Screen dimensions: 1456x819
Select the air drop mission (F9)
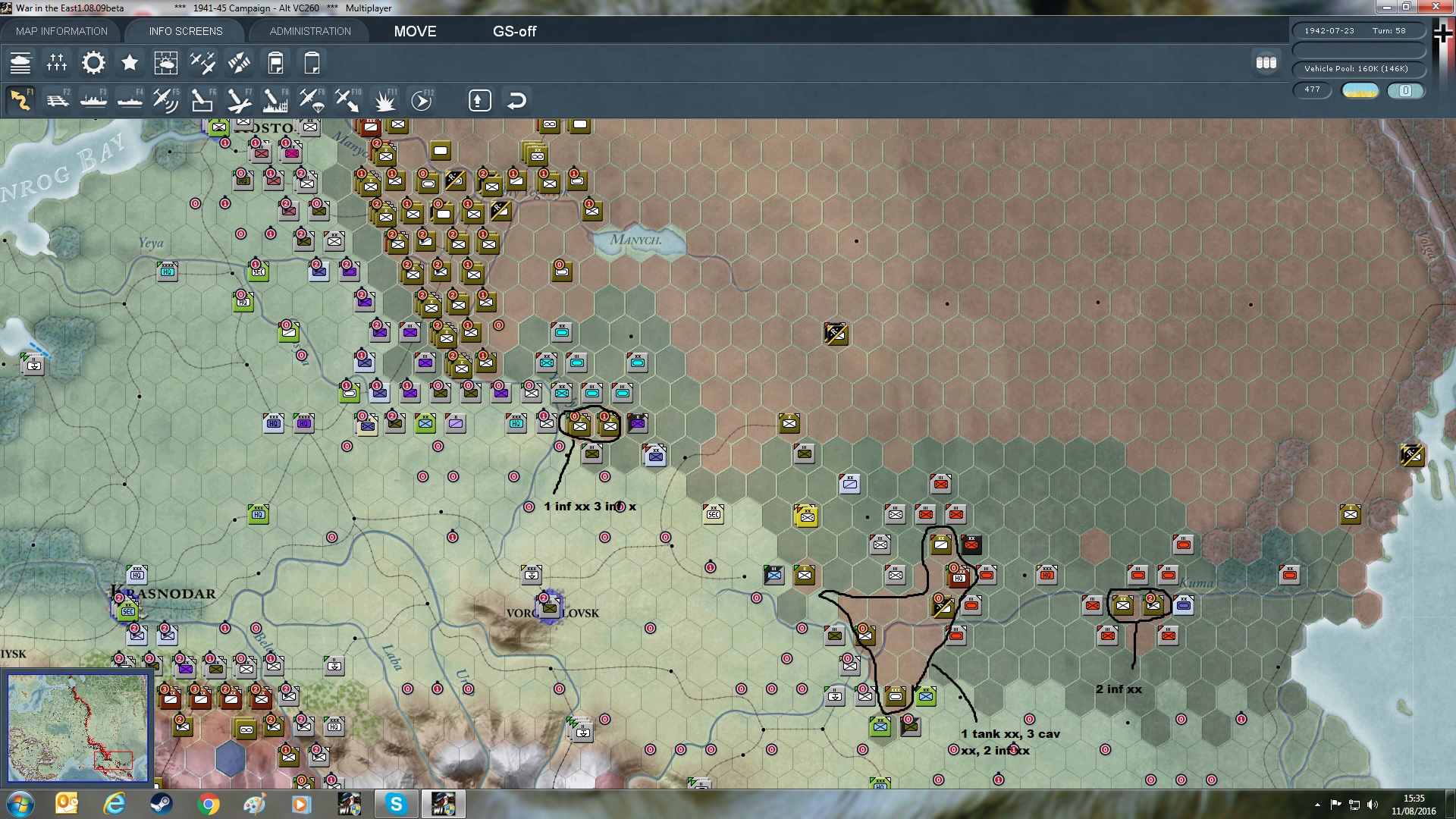pos(311,99)
